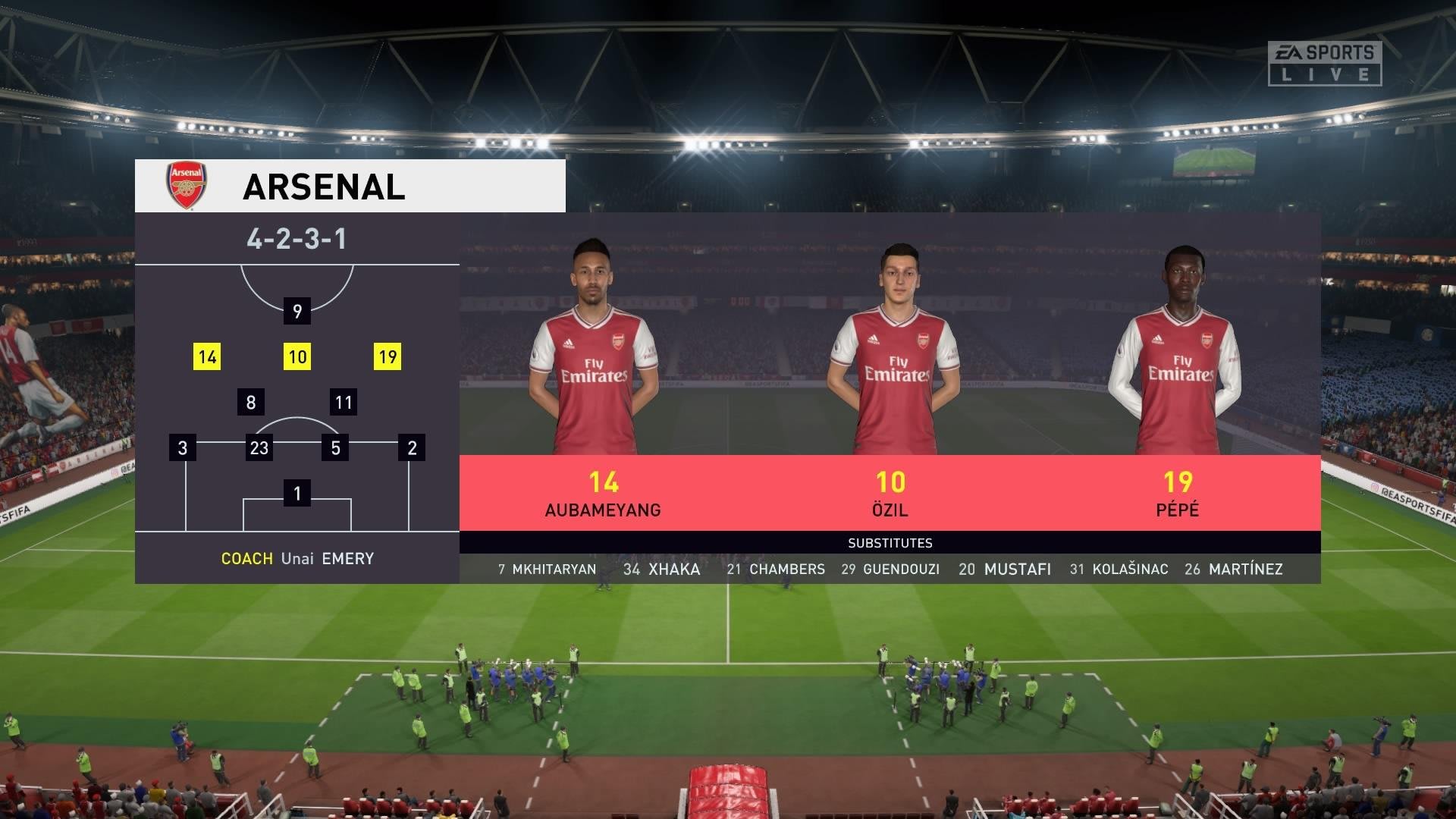1456x819 pixels.
Task: Click the highlighted number 14 formation marker
Action: [x=207, y=356]
